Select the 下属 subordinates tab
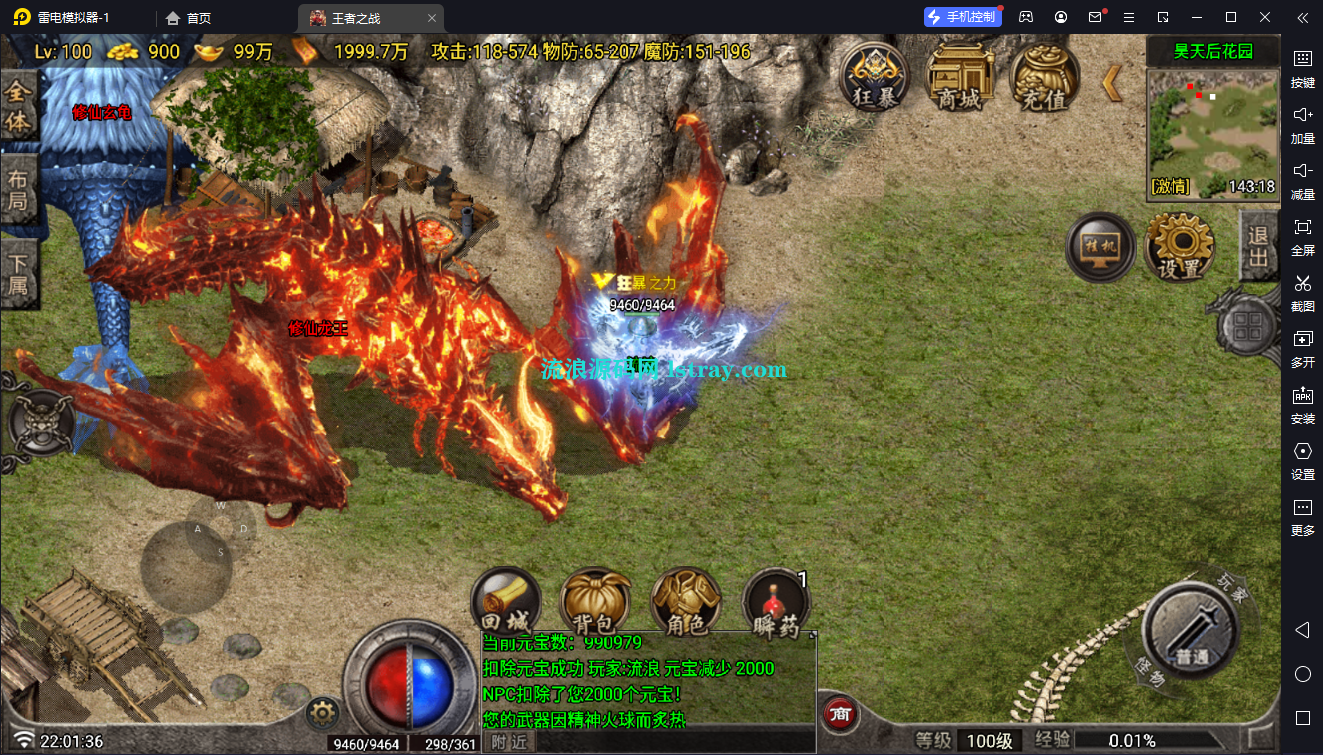Screen dimensions: 1323x755 point(18,278)
